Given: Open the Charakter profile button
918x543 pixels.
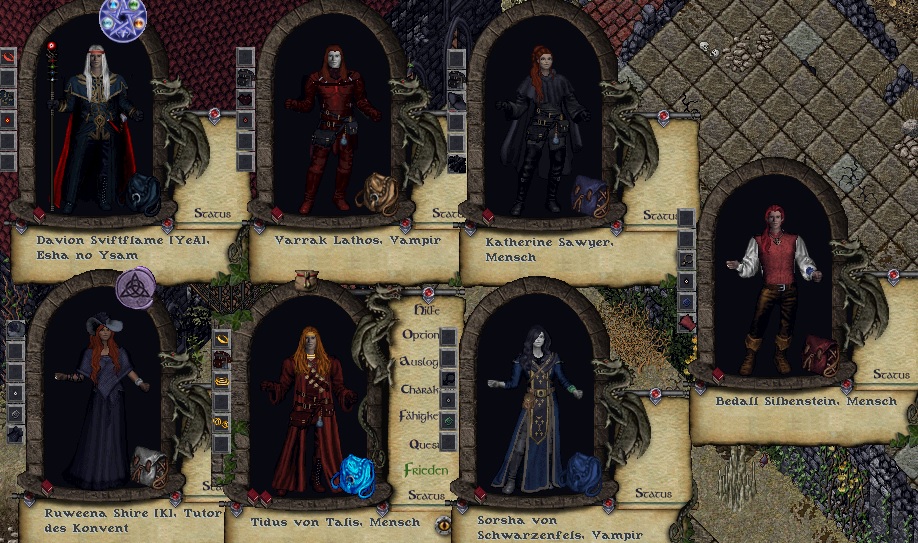Looking at the screenshot, I should coord(420,389).
